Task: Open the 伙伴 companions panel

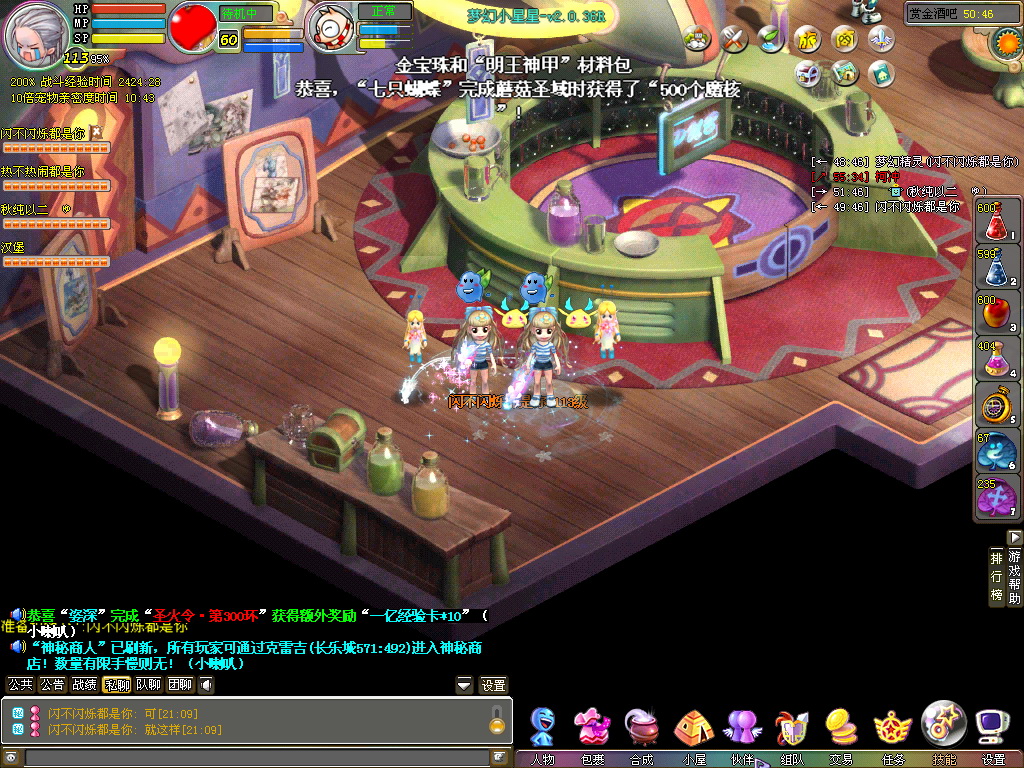Action: click(742, 730)
